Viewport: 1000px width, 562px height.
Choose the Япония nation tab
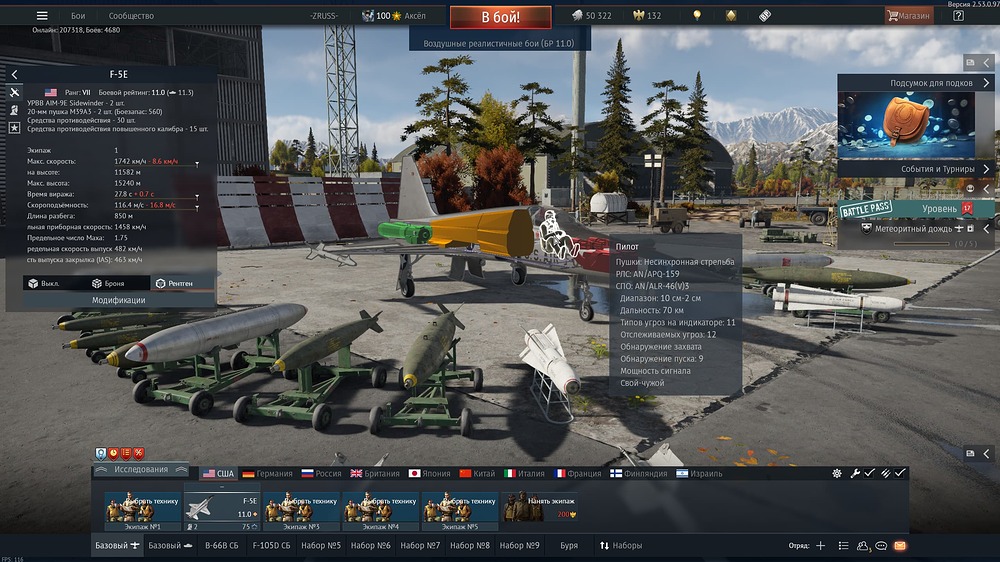(431, 473)
